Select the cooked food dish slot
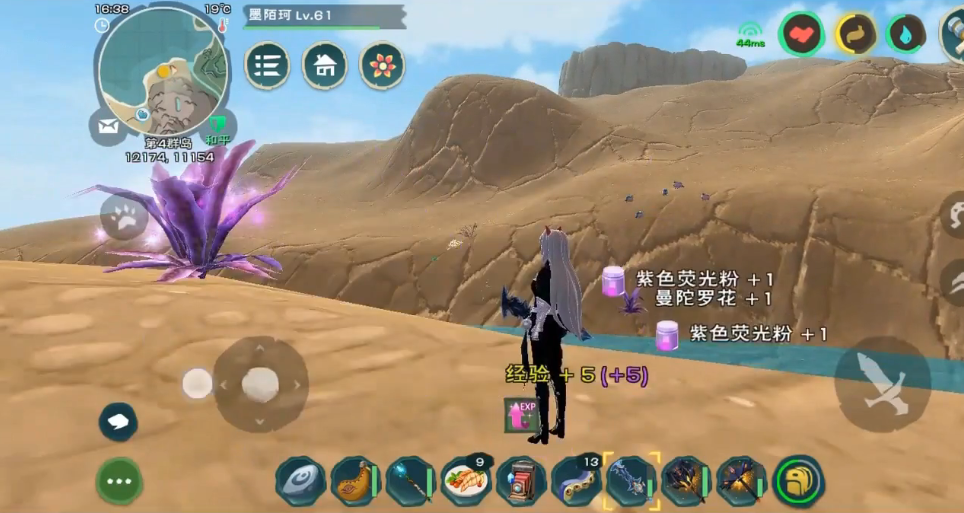Viewport: 964px width, 513px height. click(465, 481)
